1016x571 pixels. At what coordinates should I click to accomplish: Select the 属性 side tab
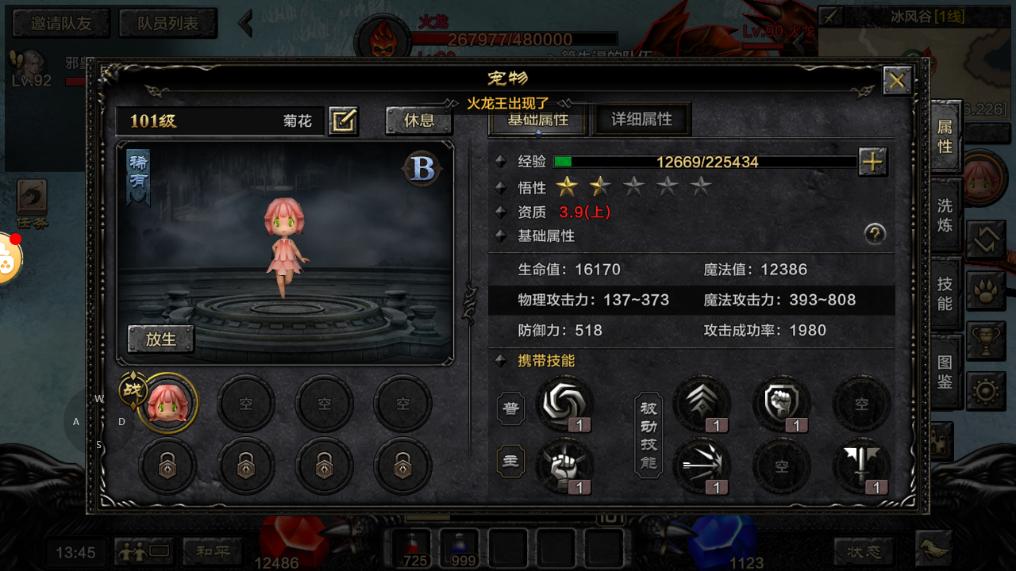(x=945, y=137)
